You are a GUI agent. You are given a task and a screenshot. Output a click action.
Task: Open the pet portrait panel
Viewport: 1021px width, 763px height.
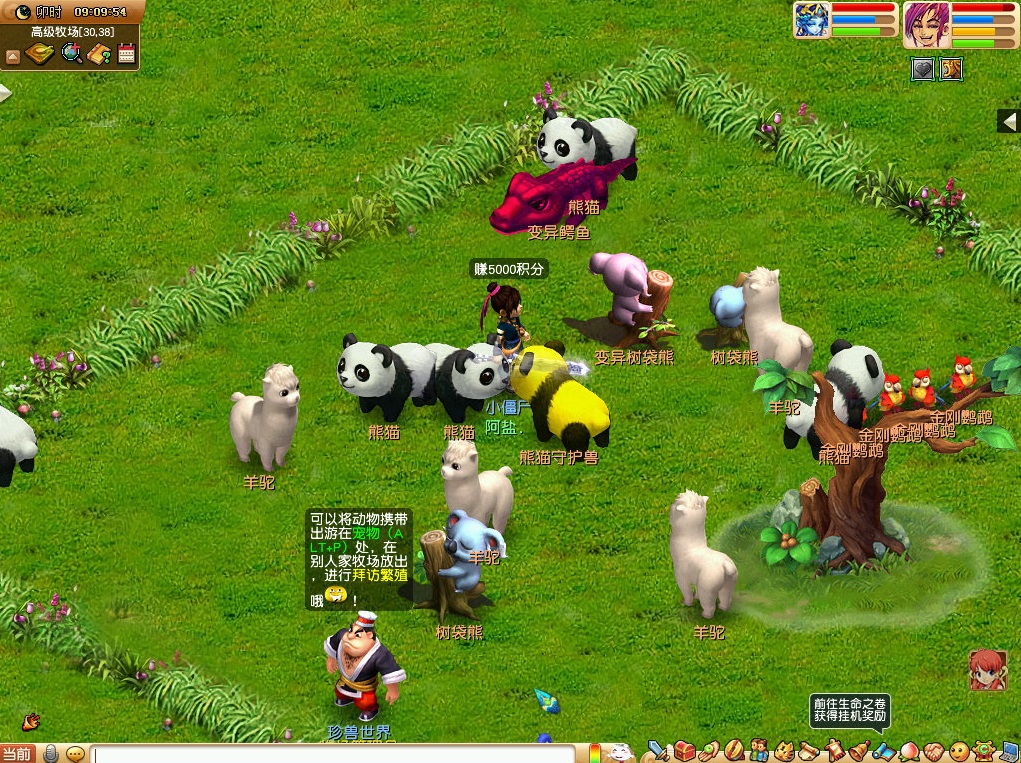[x=811, y=21]
